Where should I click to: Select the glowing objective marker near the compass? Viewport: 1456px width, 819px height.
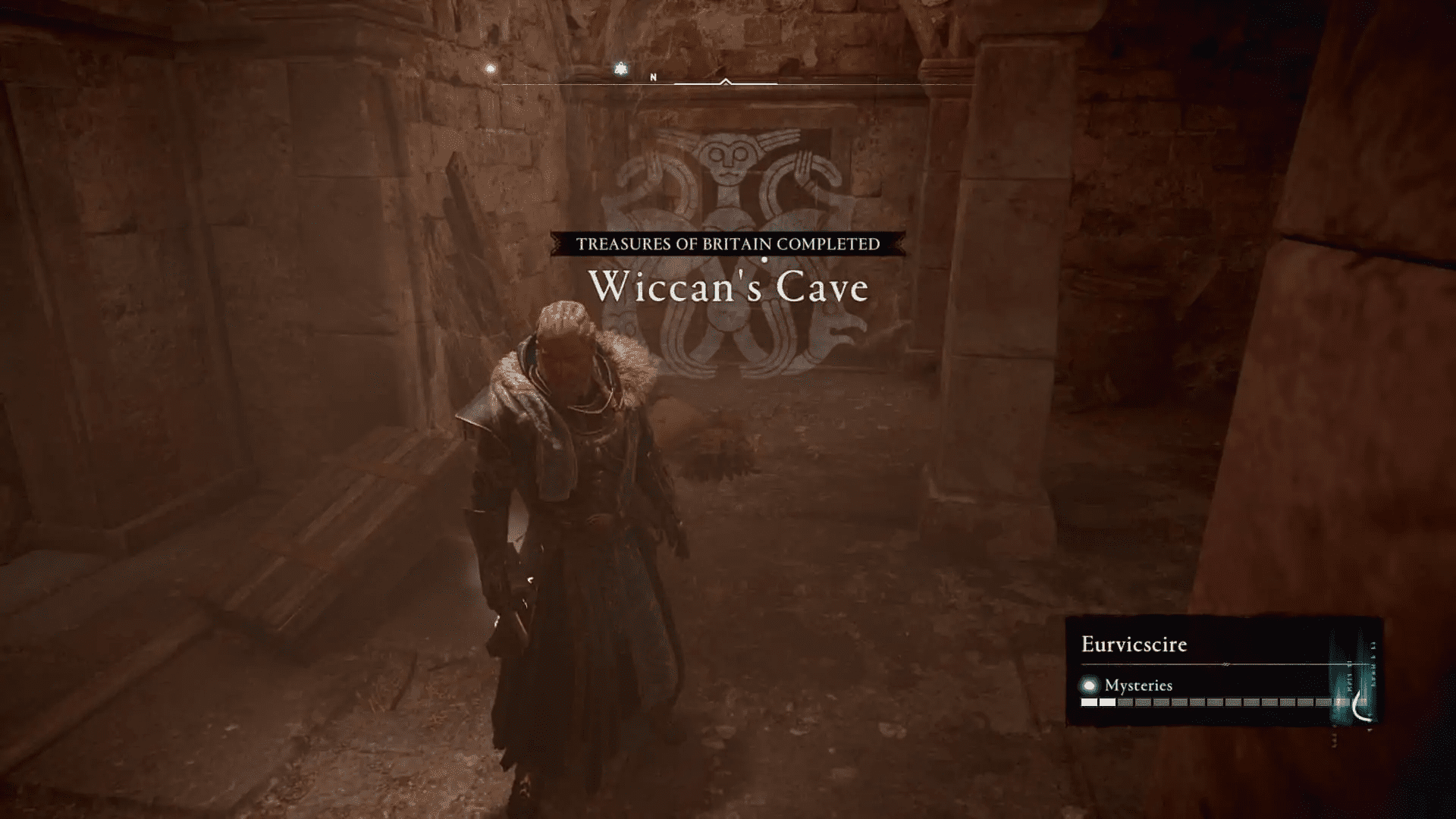click(x=620, y=68)
